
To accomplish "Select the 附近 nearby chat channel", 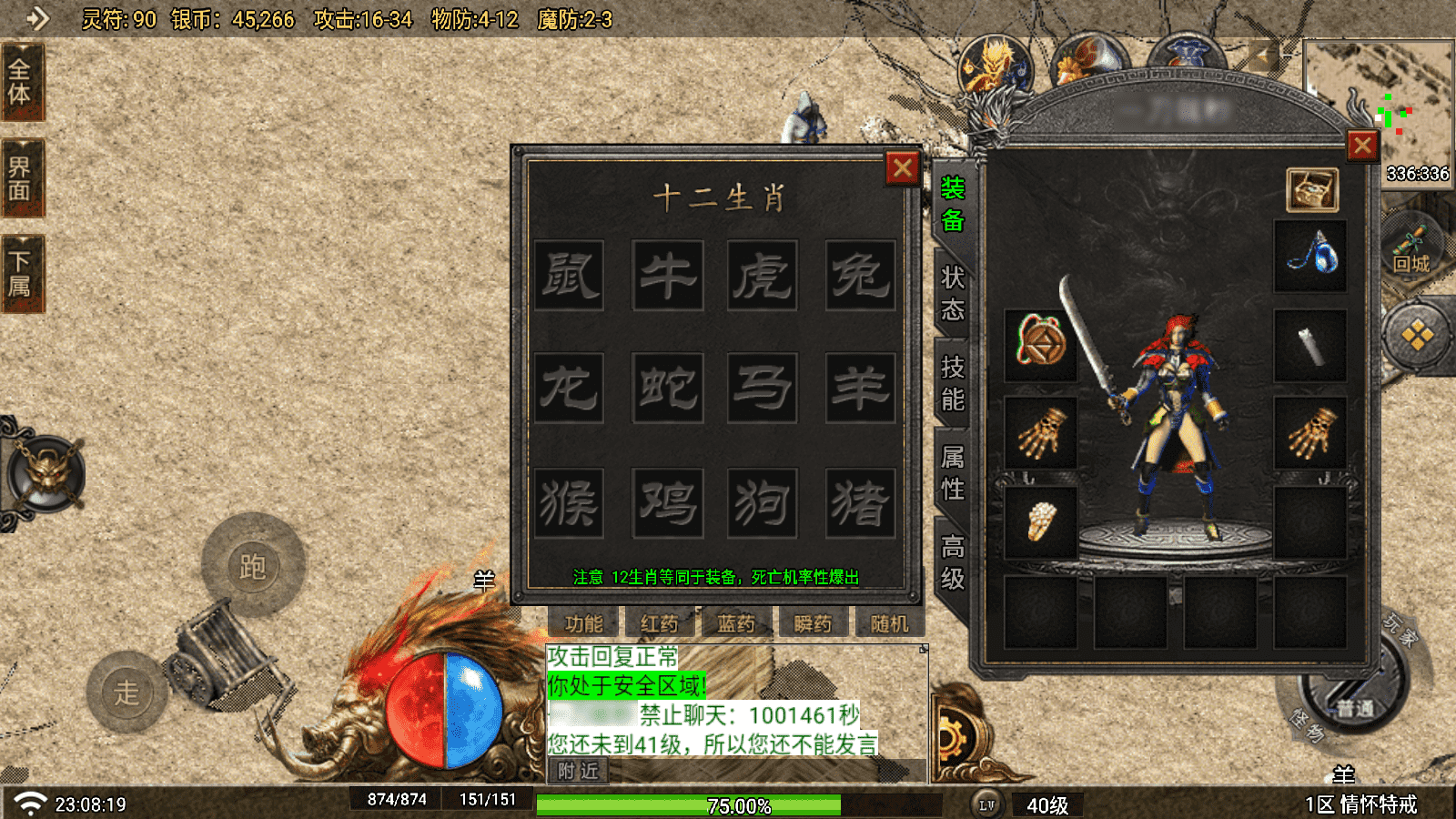I will (579, 772).
